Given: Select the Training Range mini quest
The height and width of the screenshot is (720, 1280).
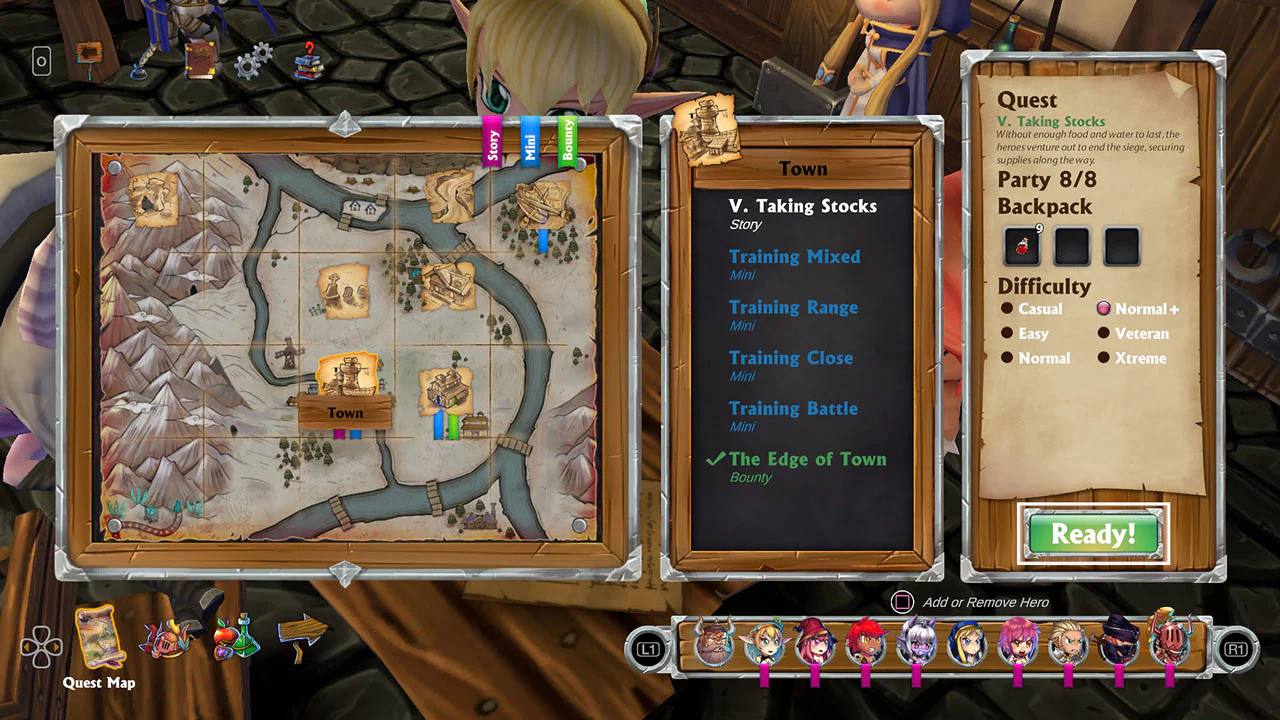Looking at the screenshot, I should coord(793,307).
